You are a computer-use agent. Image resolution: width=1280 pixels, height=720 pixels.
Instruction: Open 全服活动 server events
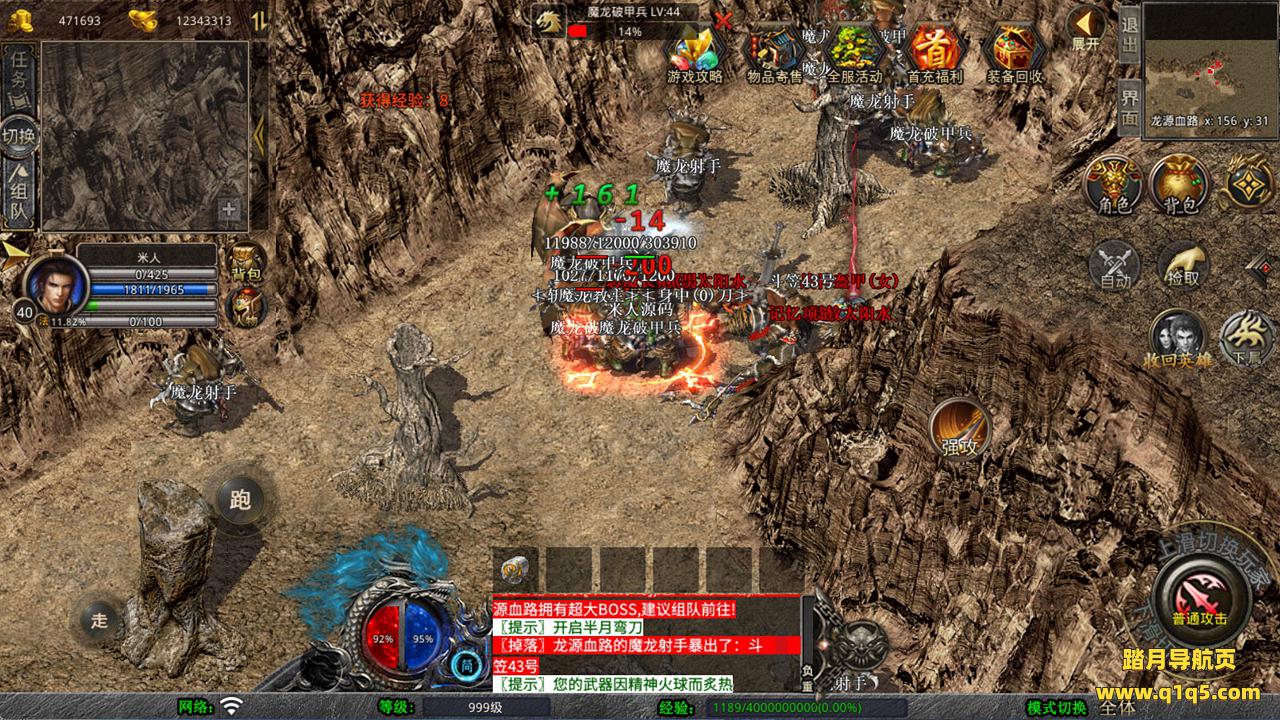855,52
